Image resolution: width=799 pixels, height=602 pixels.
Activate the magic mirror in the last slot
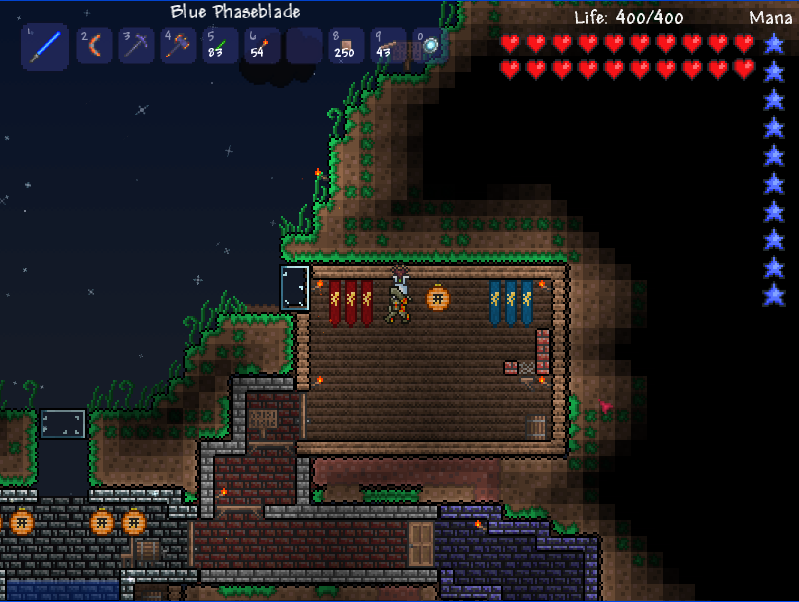coord(430,46)
